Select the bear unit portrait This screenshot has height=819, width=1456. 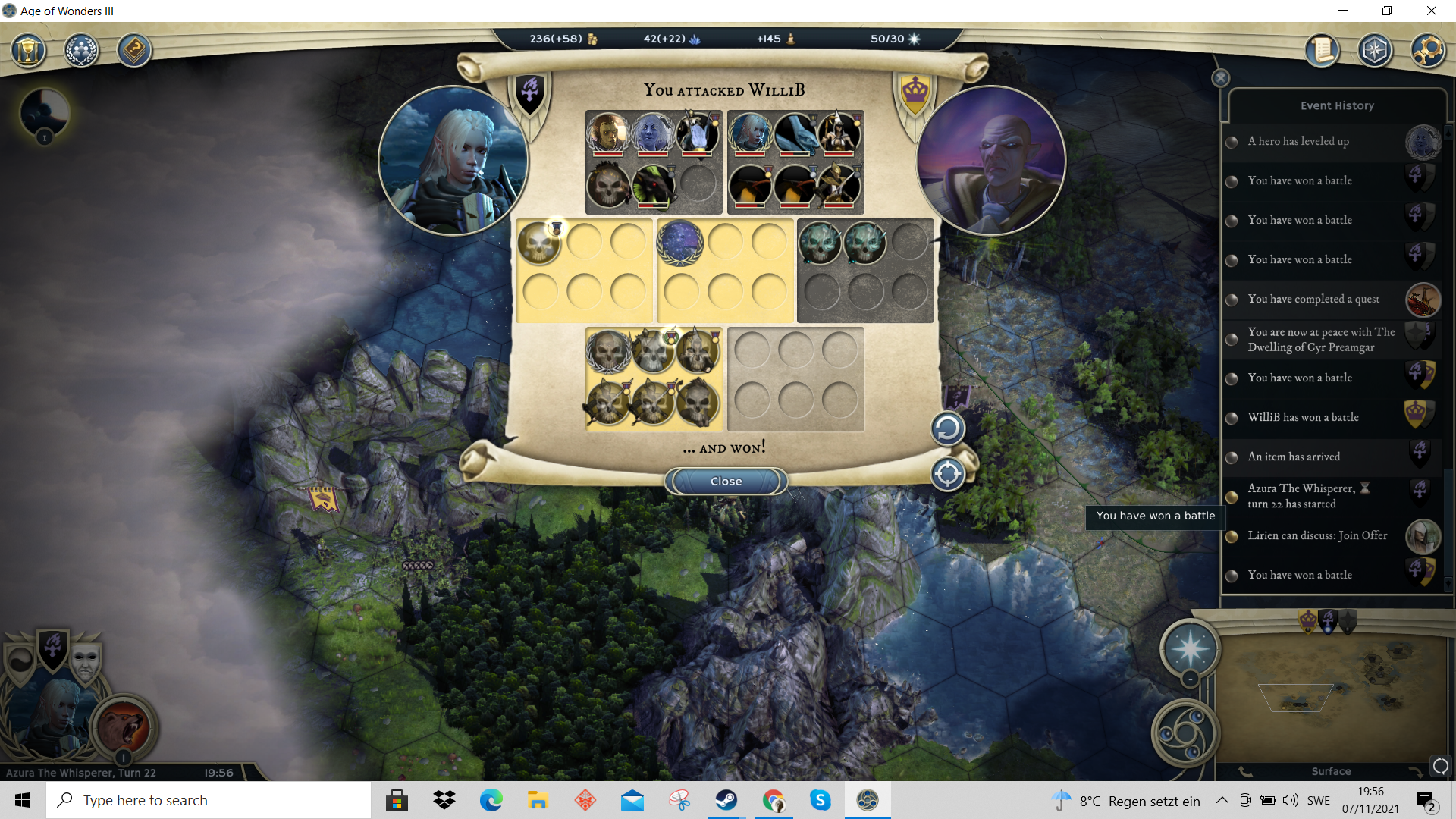coord(124,726)
